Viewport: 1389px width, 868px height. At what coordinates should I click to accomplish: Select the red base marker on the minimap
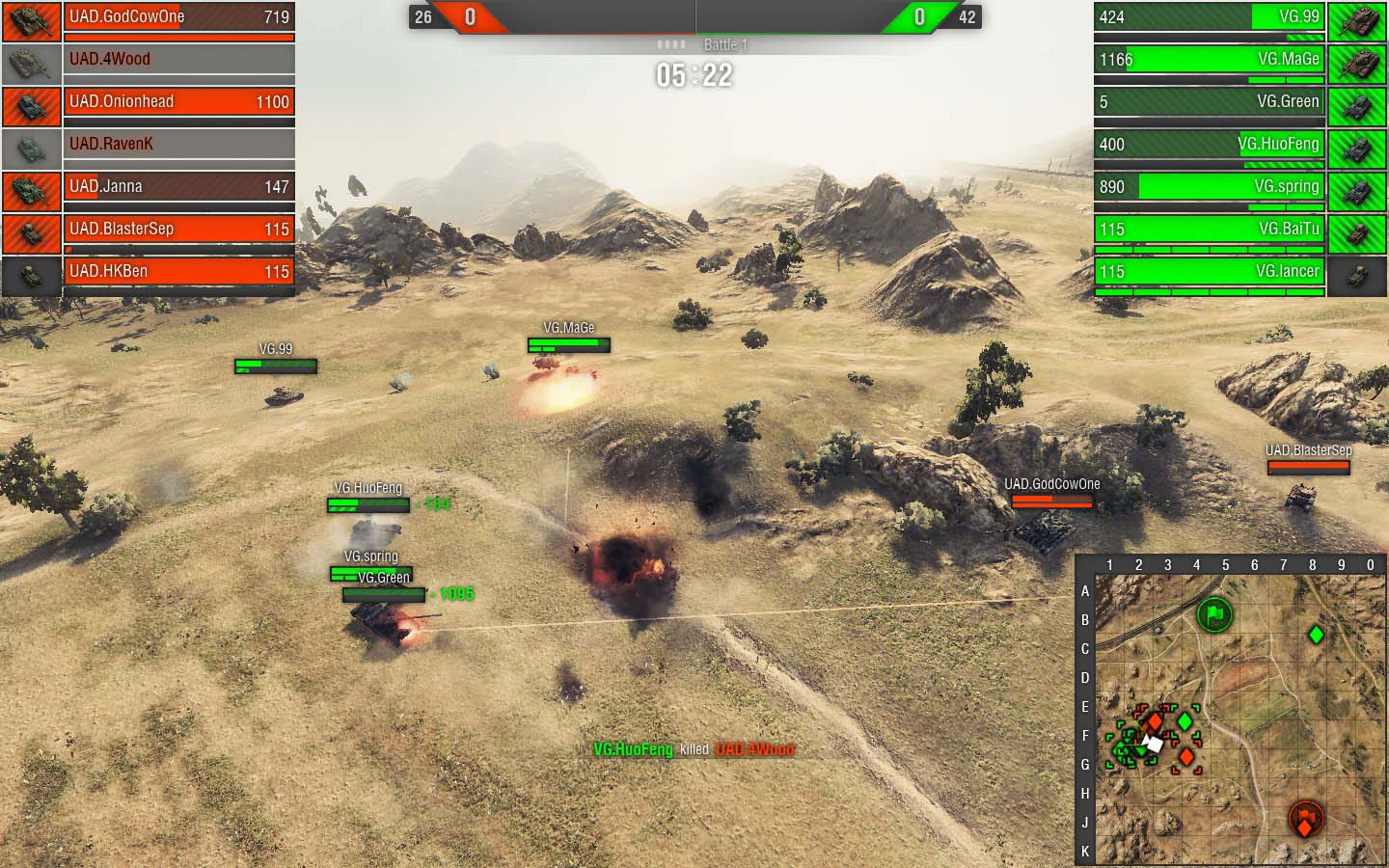pyautogui.click(x=1306, y=820)
